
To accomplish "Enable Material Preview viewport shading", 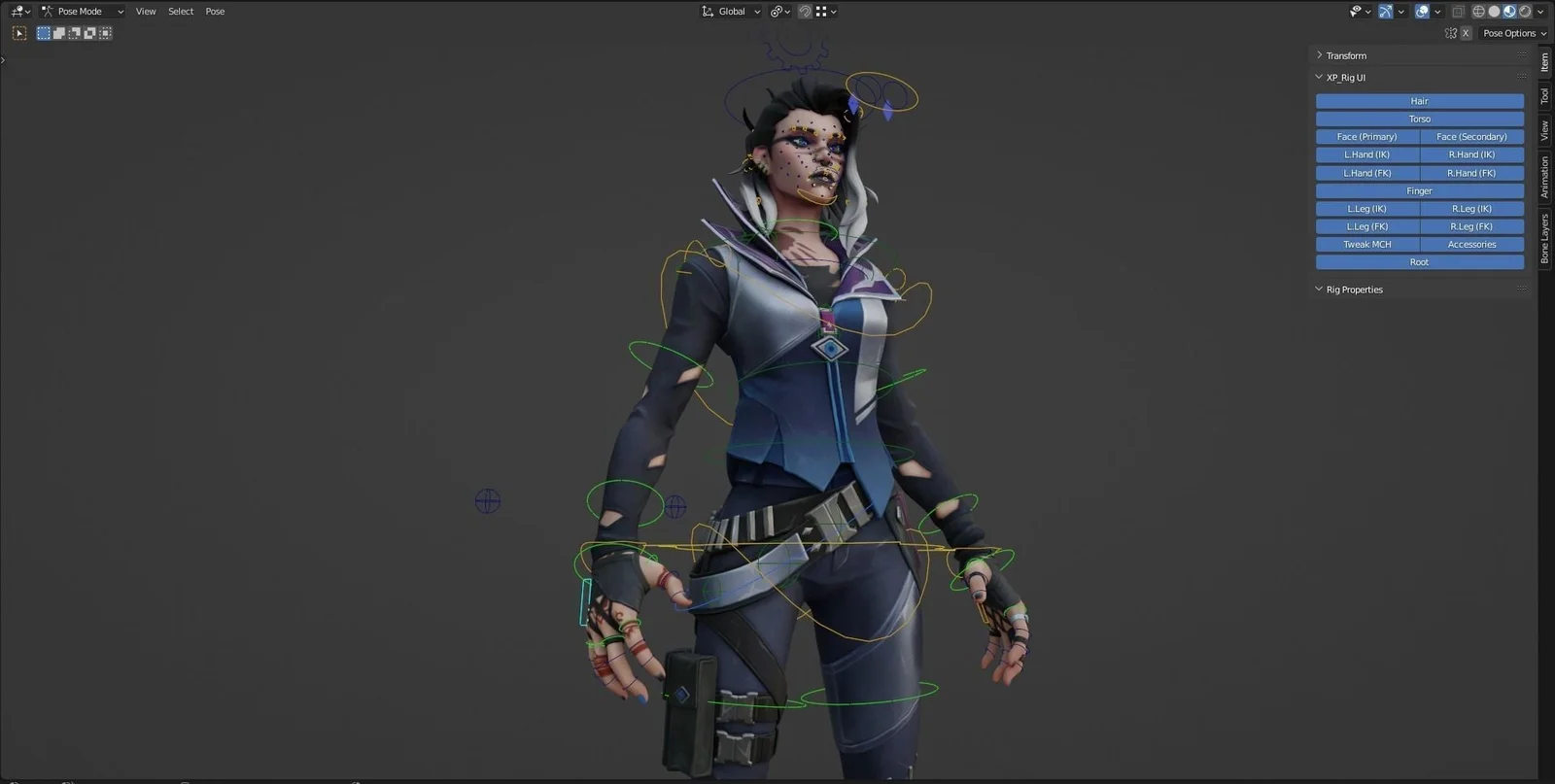I will click(x=1509, y=11).
